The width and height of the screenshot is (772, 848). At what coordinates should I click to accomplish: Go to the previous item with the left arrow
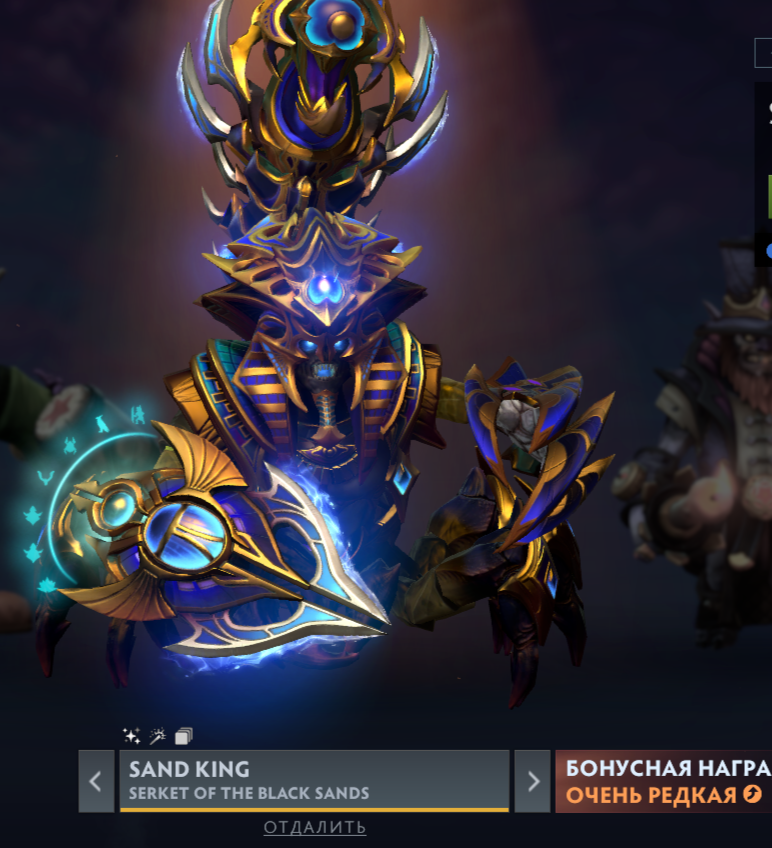[x=96, y=780]
